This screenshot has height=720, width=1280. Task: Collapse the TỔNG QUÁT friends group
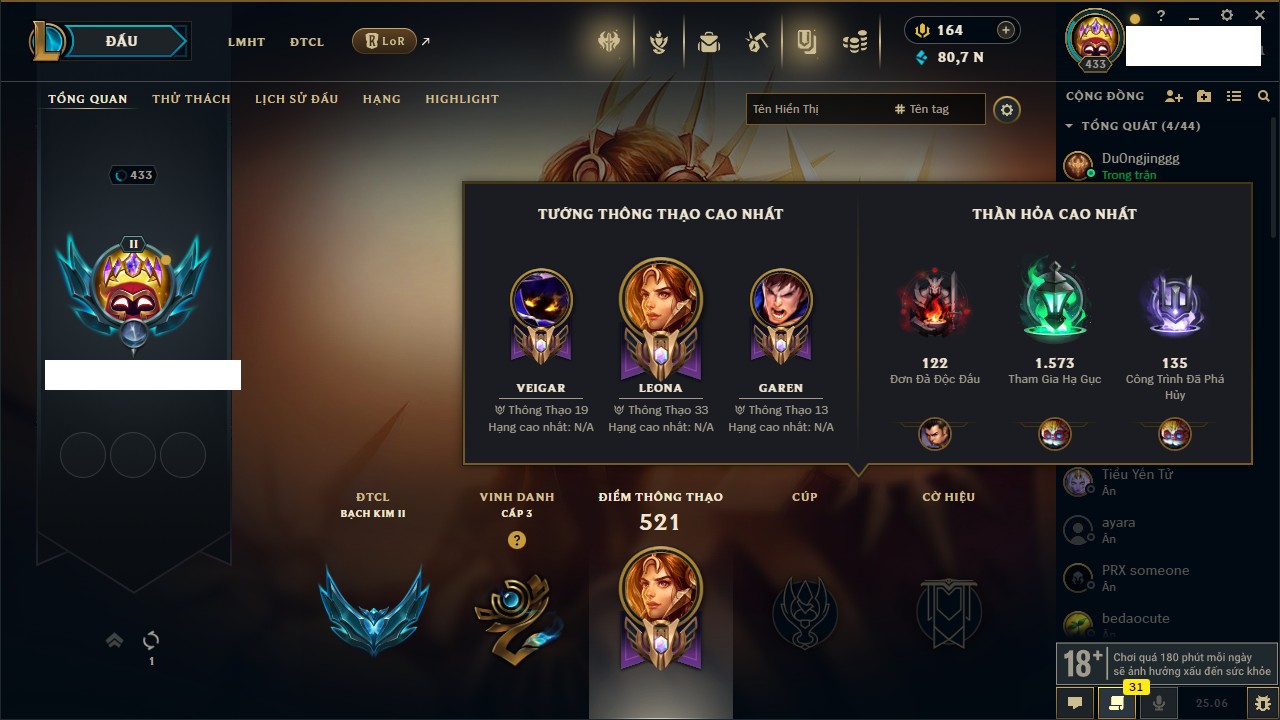click(1070, 126)
